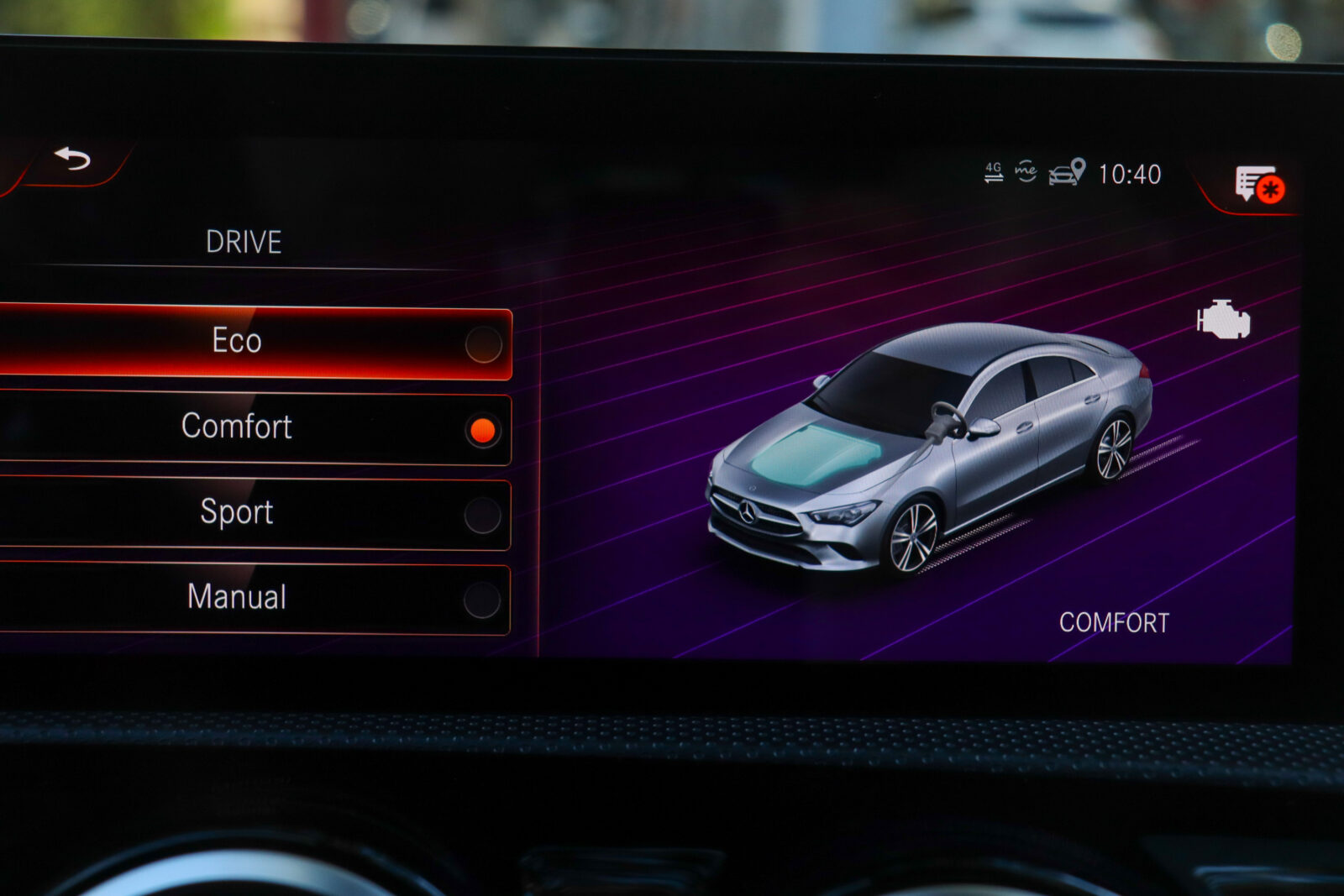Select the Eco drive mode
This screenshot has height=896, width=1344.
click(252, 343)
